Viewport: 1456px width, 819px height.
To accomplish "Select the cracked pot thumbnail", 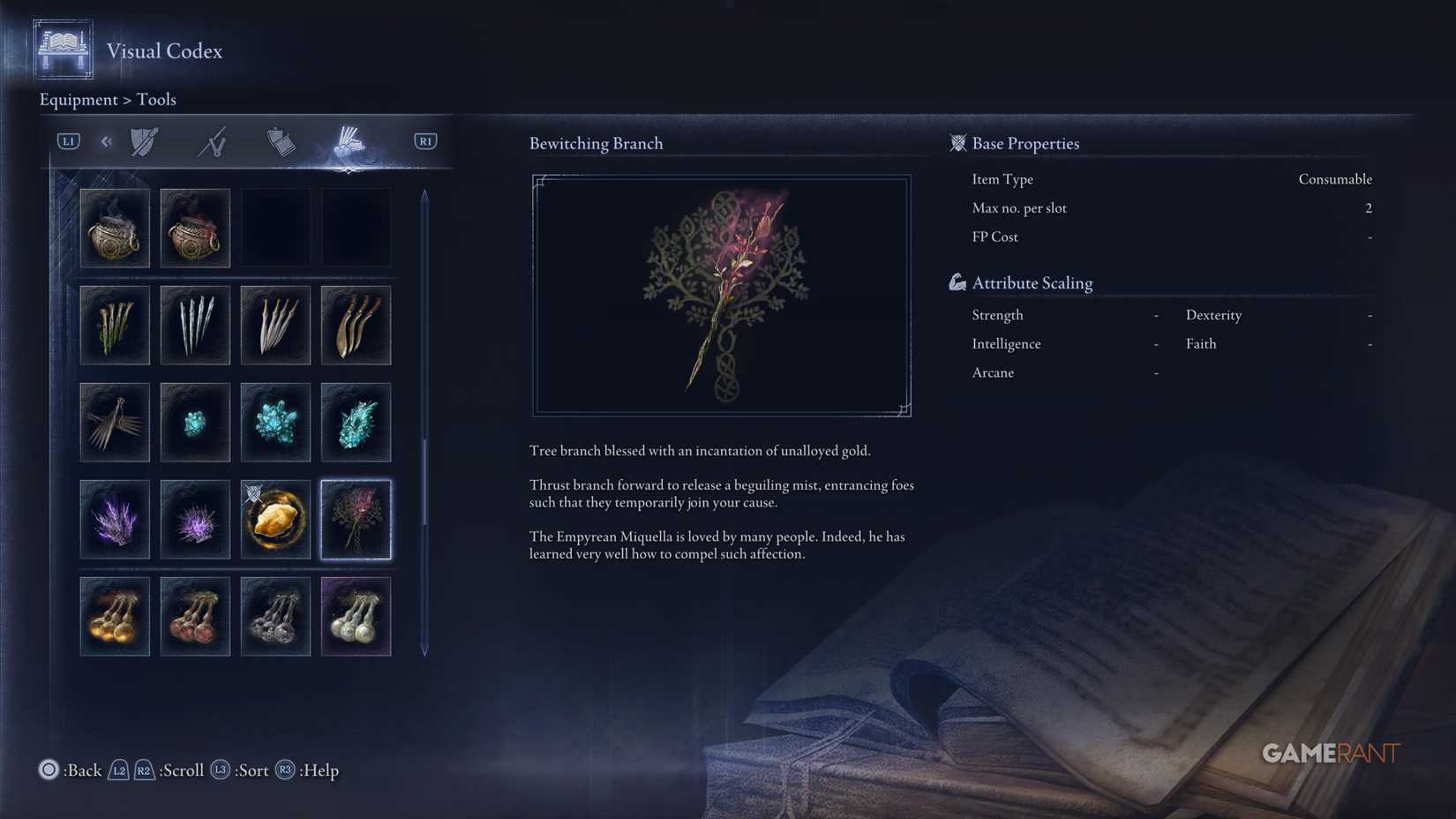I will [x=115, y=228].
